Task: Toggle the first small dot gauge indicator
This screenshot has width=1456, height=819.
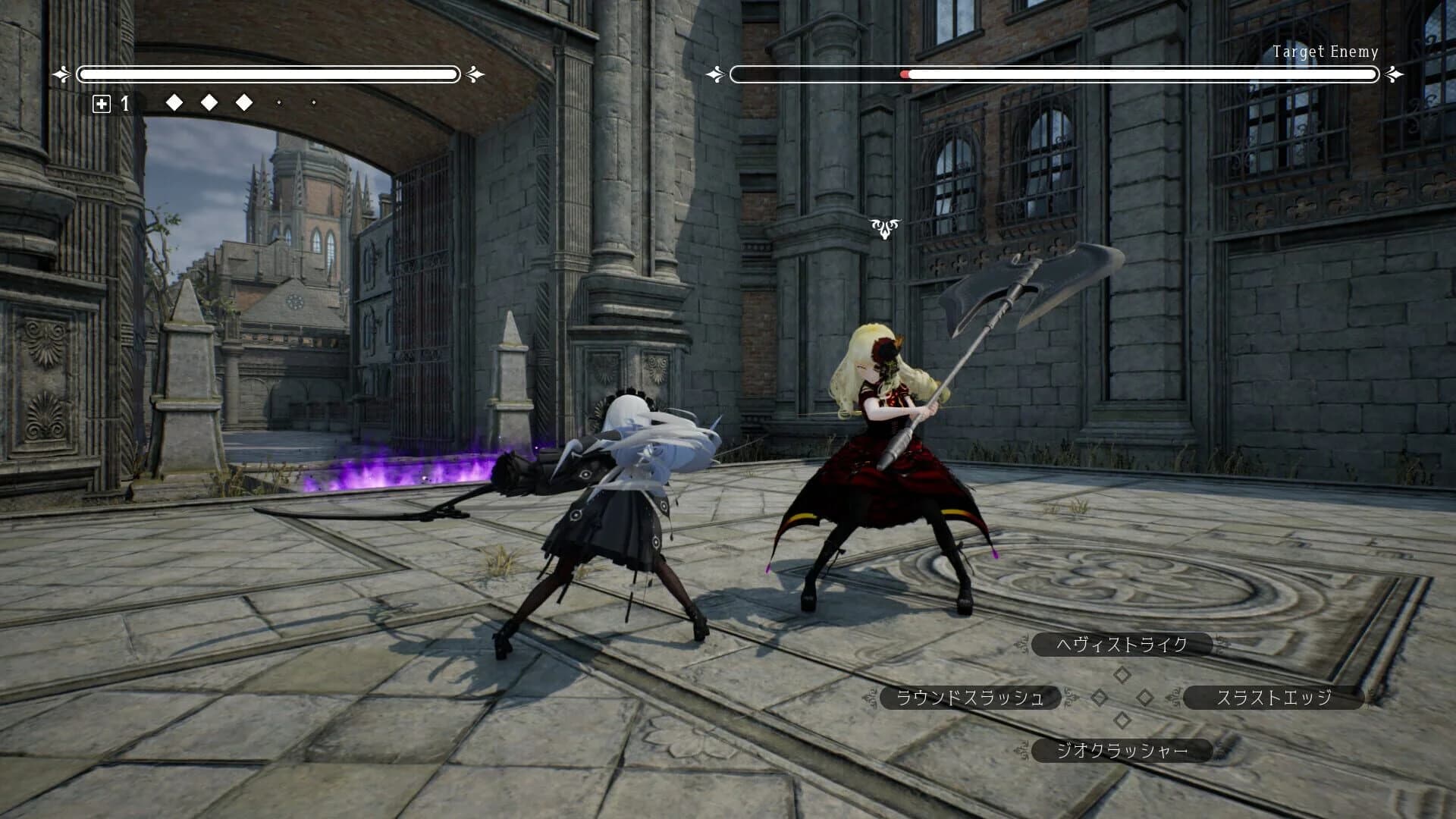Action: [278, 102]
